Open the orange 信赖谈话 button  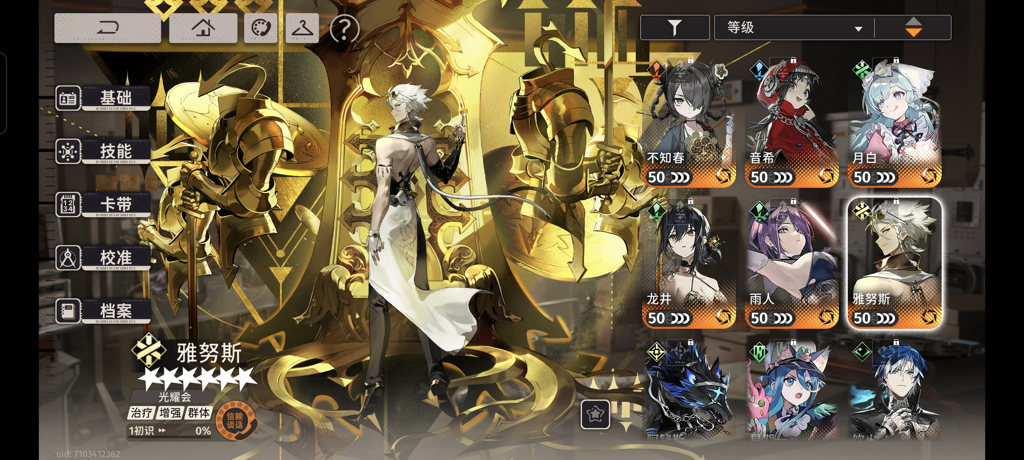point(237,420)
